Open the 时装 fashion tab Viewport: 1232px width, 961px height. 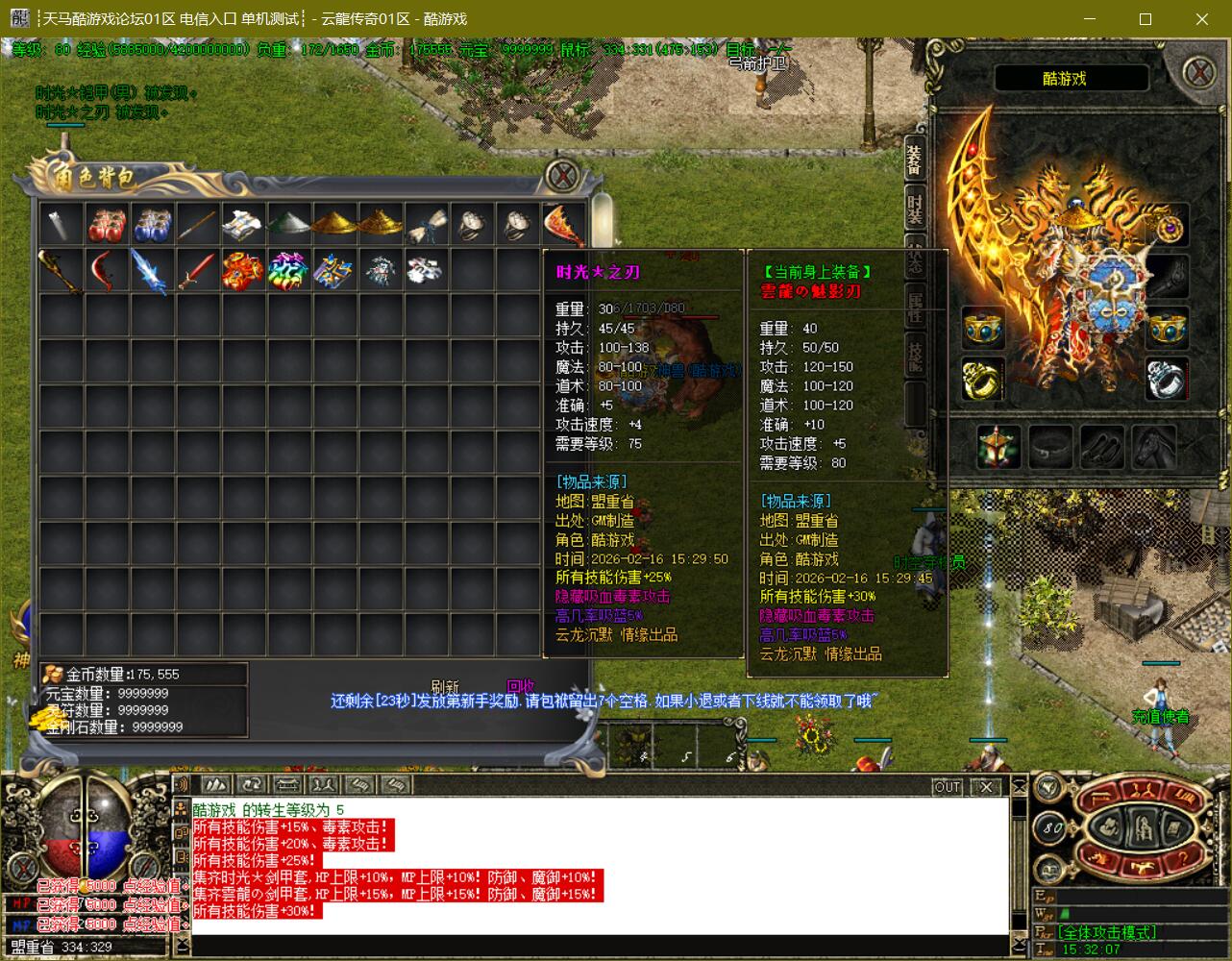(x=915, y=209)
